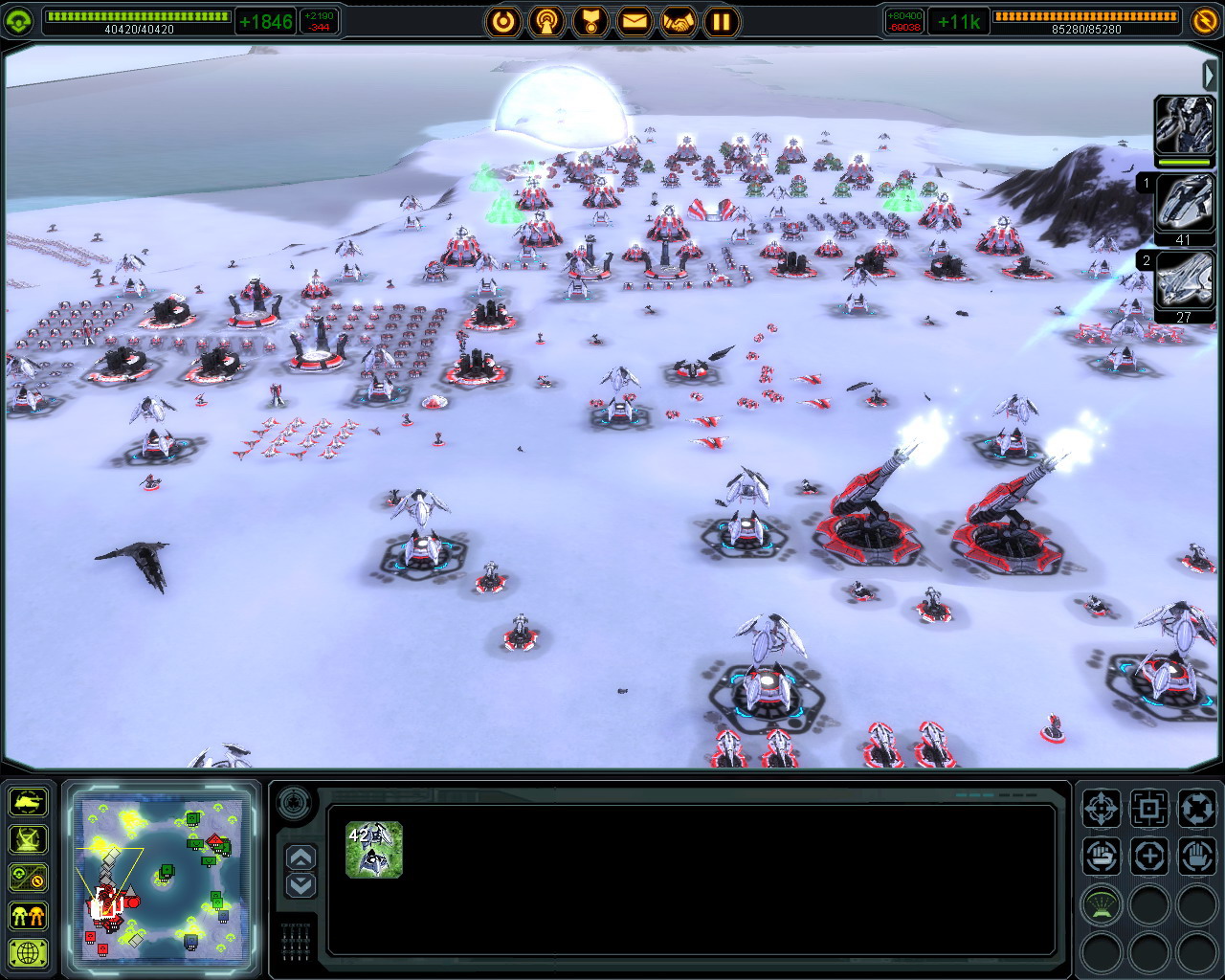Open the main menu power button
Screen dimensions: 1225x980
point(503,21)
